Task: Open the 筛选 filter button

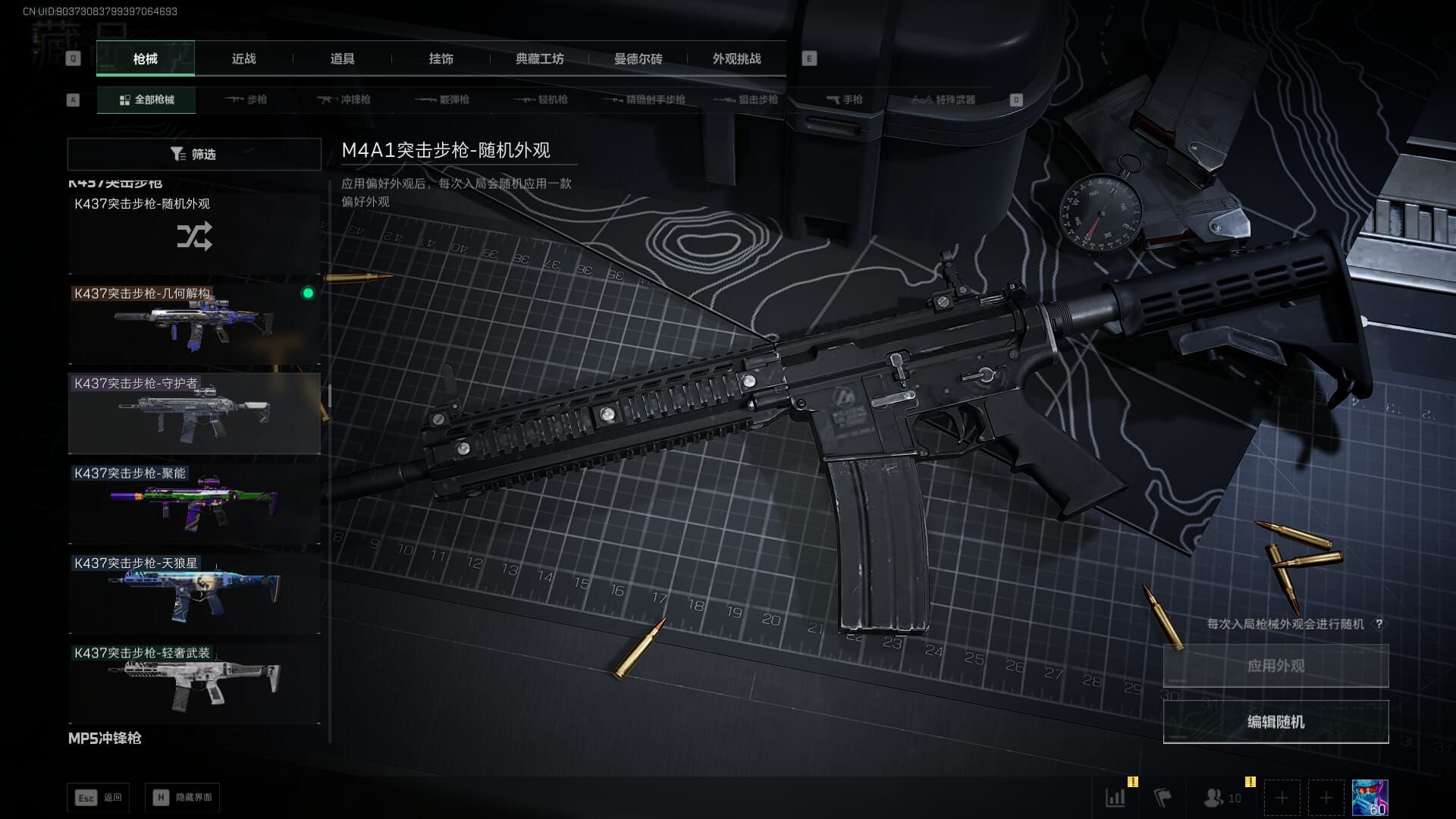Action: pos(194,154)
